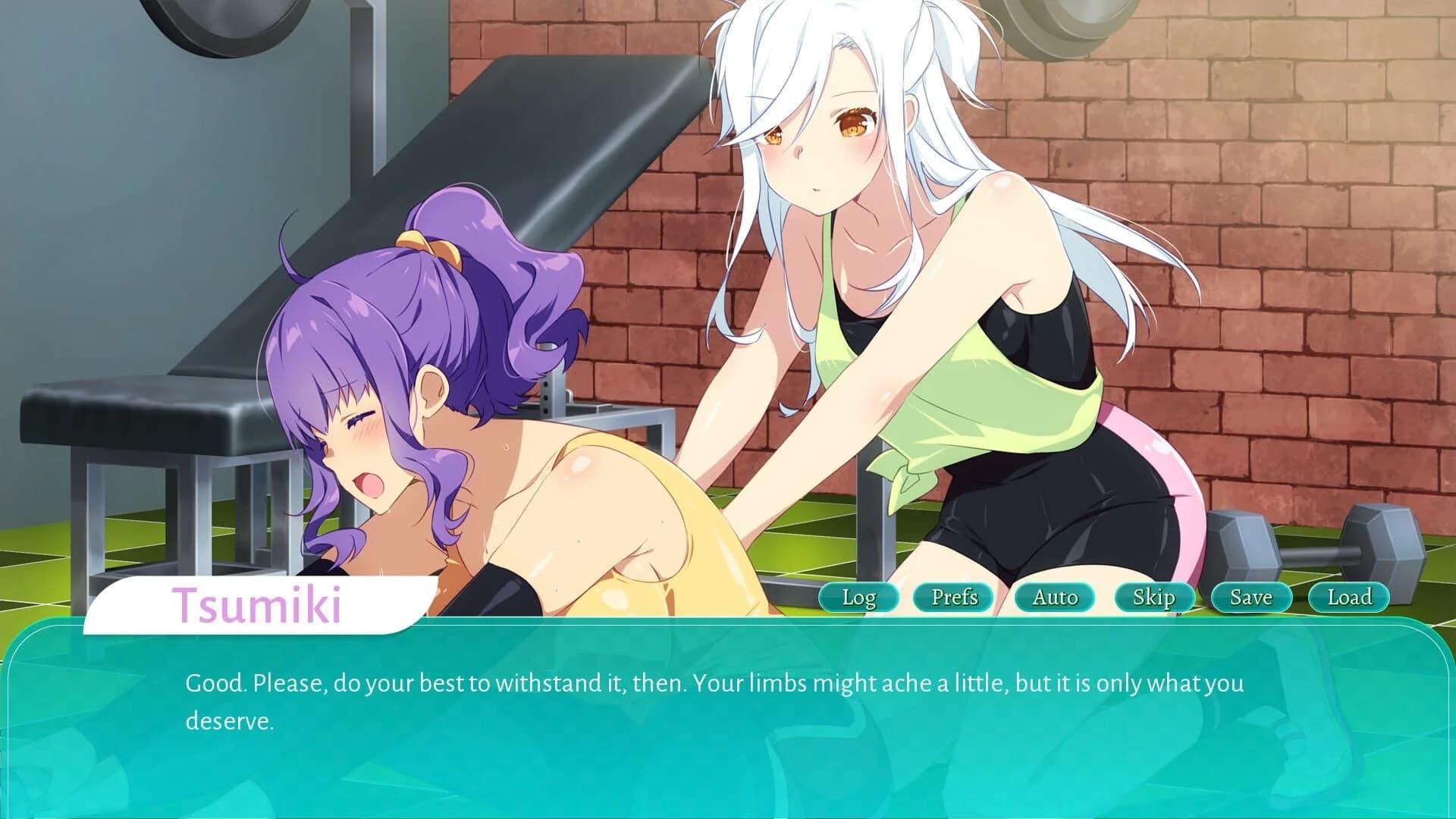Image resolution: width=1456 pixels, height=819 pixels.
Task: Toggle automatic text advancement via Auto
Action: pyautogui.click(x=1054, y=598)
